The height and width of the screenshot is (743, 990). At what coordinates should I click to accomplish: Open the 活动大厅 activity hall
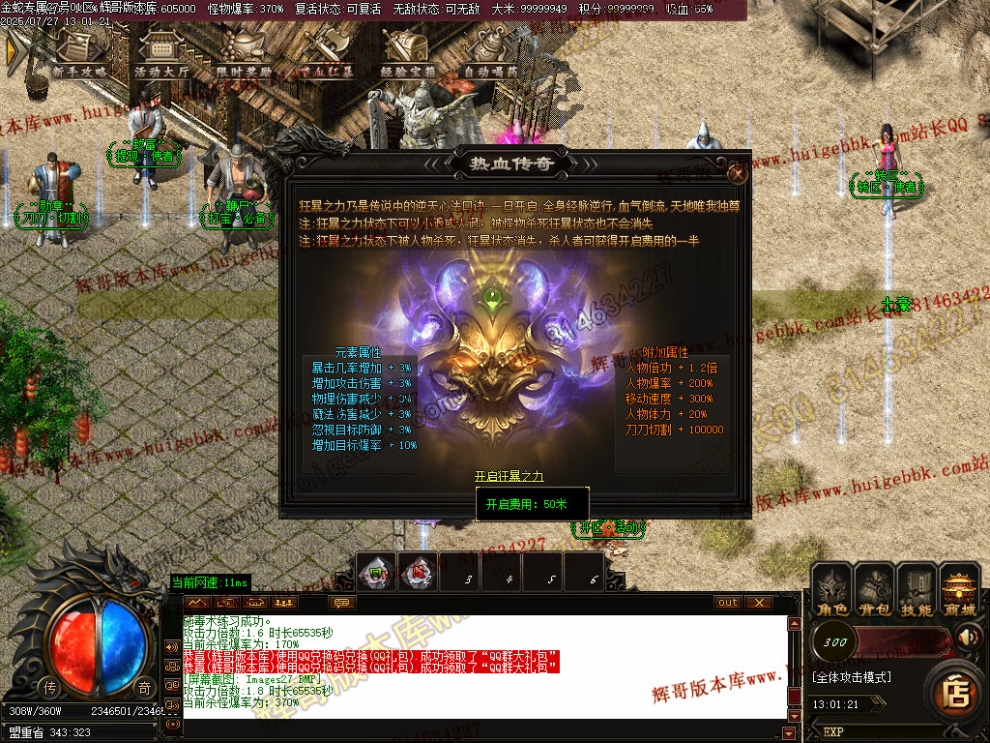click(162, 52)
